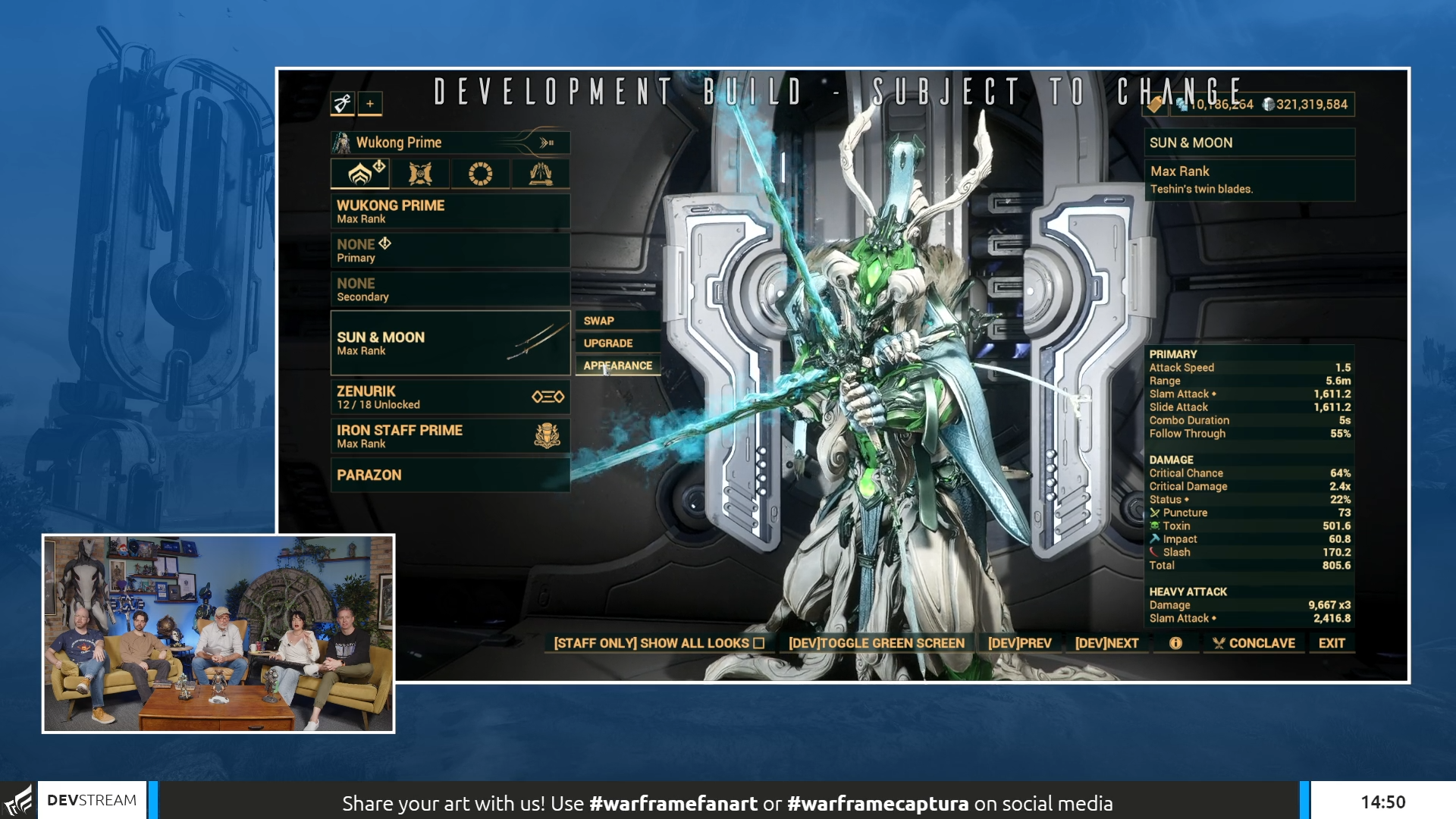Click the loadout sigil icon top left
Image resolution: width=1456 pixels, height=819 pixels.
pos(341,104)
